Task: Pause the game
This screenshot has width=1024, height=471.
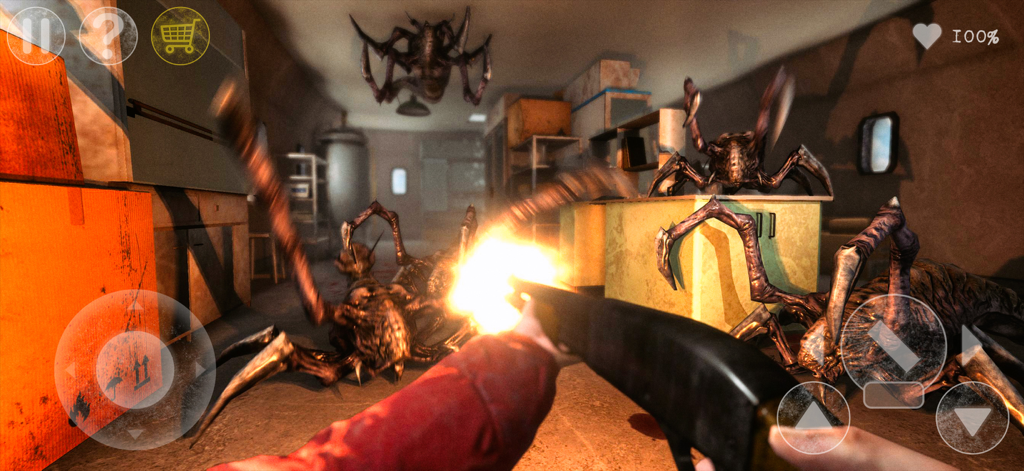Action: click(x=36, y=35)
